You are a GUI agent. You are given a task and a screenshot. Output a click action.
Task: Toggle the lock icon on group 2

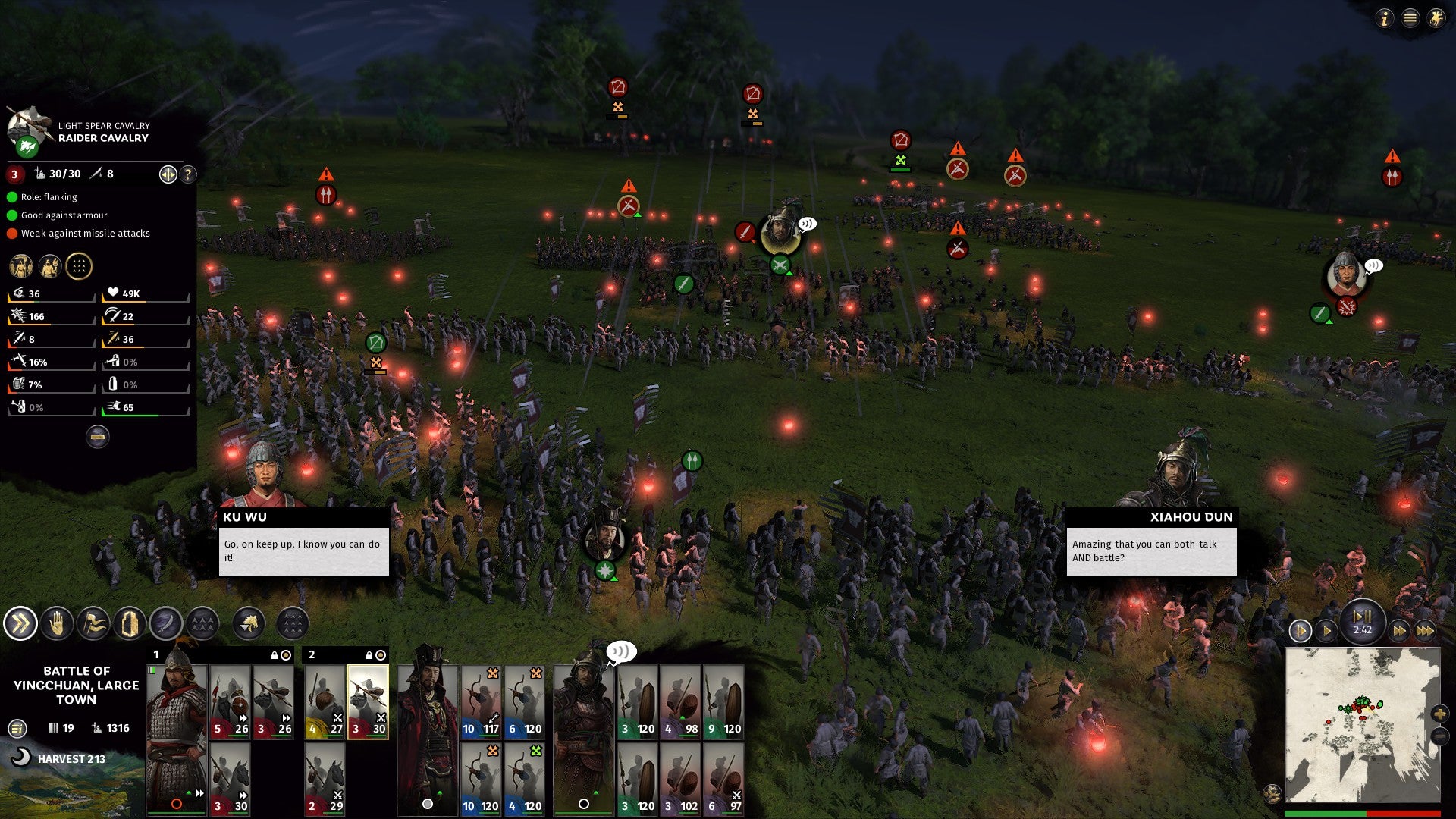pos(369,654)
